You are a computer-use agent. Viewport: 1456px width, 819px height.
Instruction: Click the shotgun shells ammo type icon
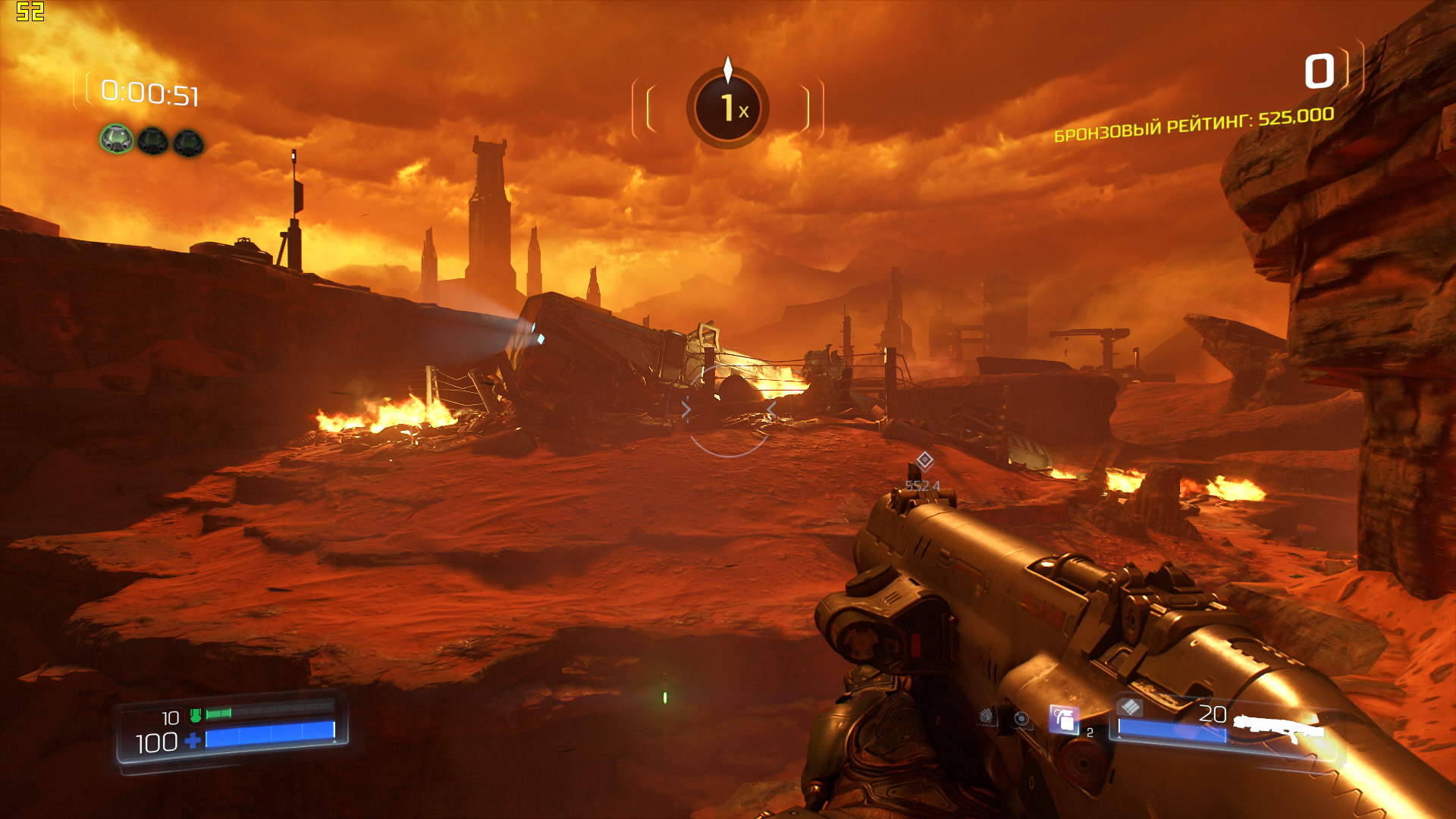click(x=1130, y=708)
